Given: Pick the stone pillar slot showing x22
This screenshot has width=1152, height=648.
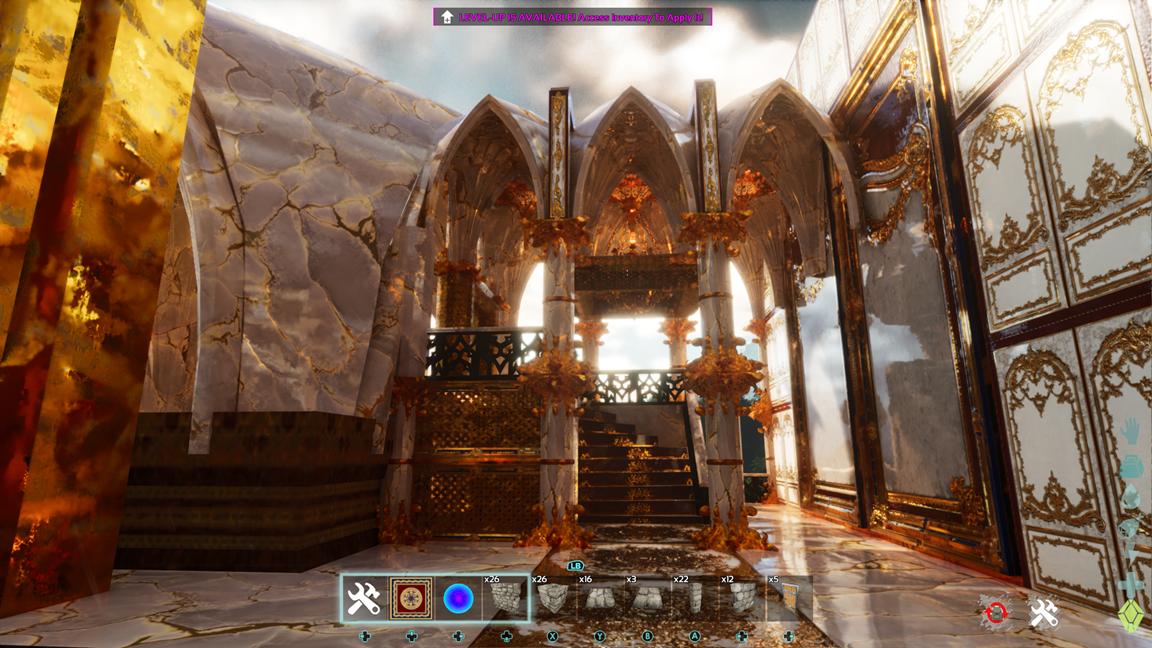Looking at the screenshot, I should tap(694, 599).
